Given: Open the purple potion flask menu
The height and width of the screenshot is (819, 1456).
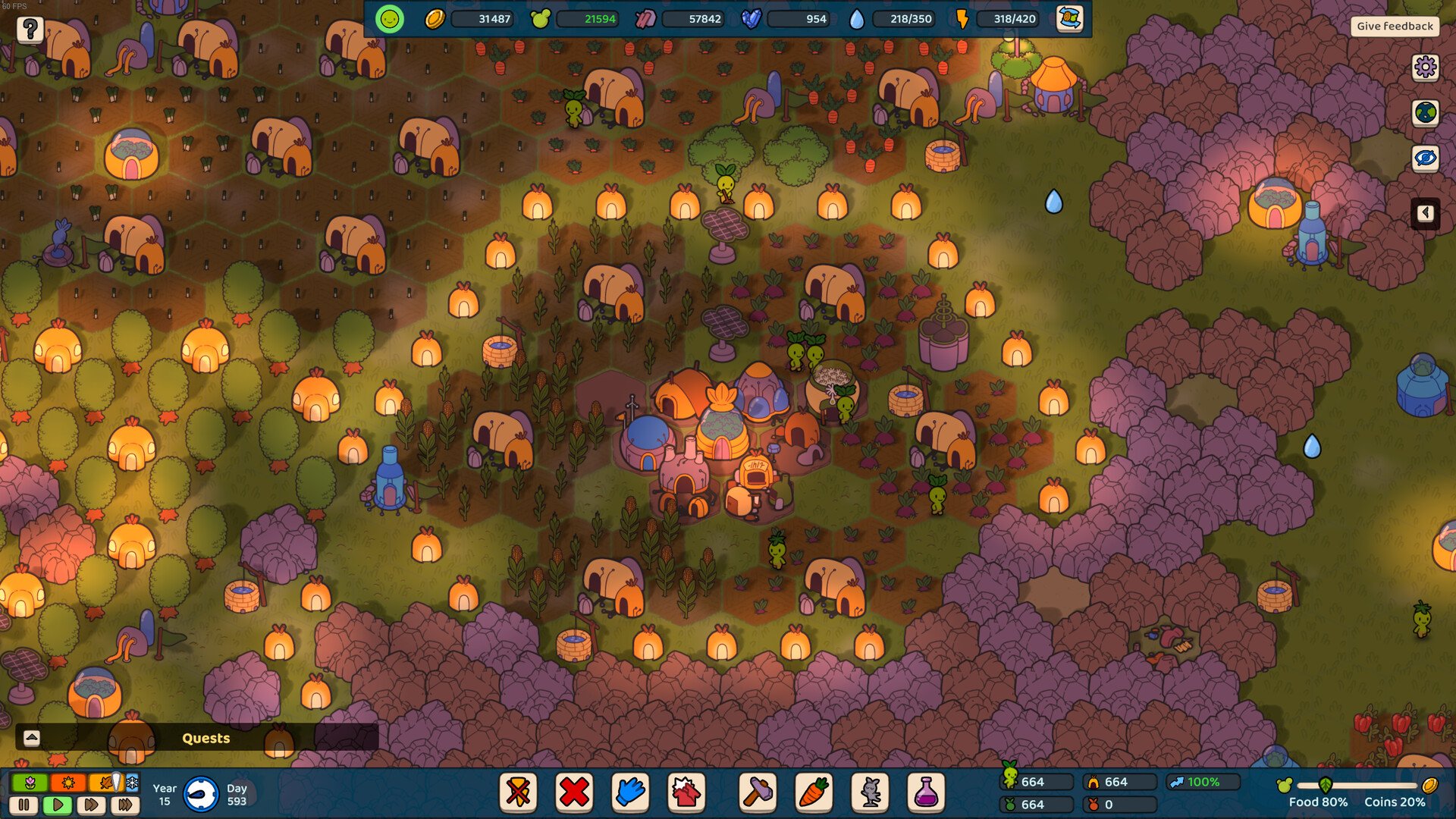Looking at the screenshot, I should click(x=926, y=792).
